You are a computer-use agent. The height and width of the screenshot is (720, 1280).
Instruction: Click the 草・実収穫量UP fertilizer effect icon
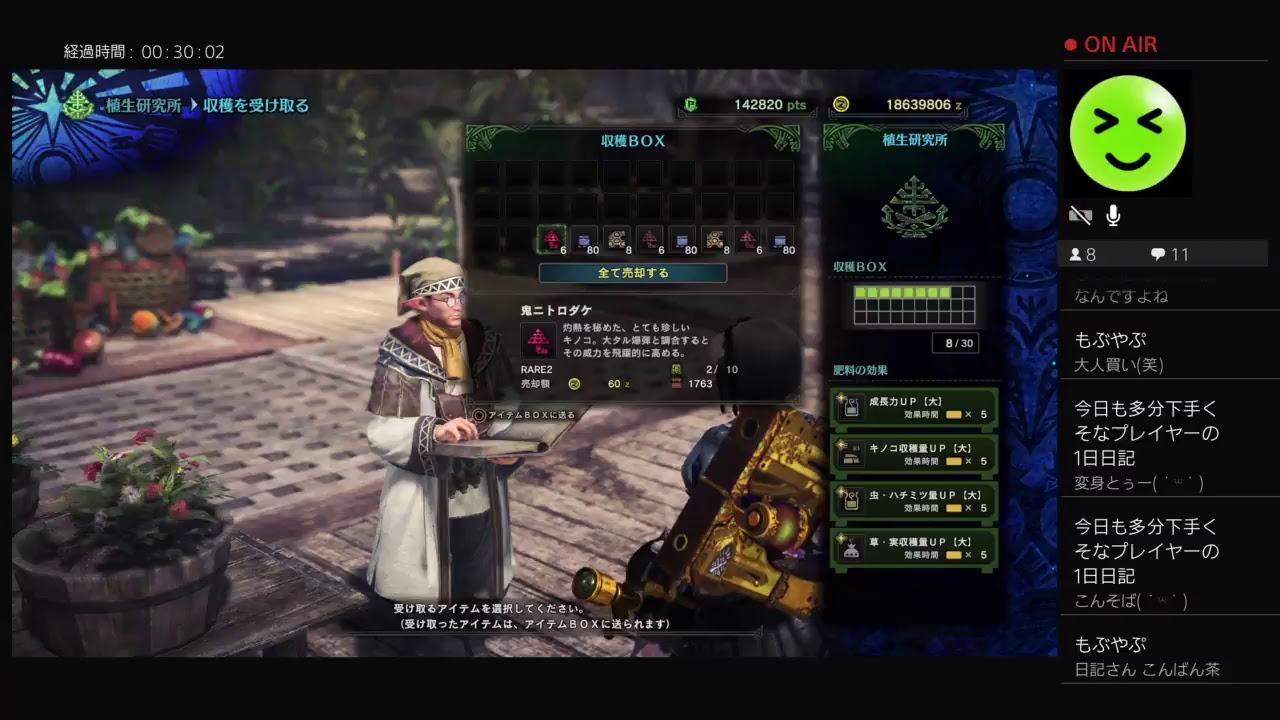(849, 550)
